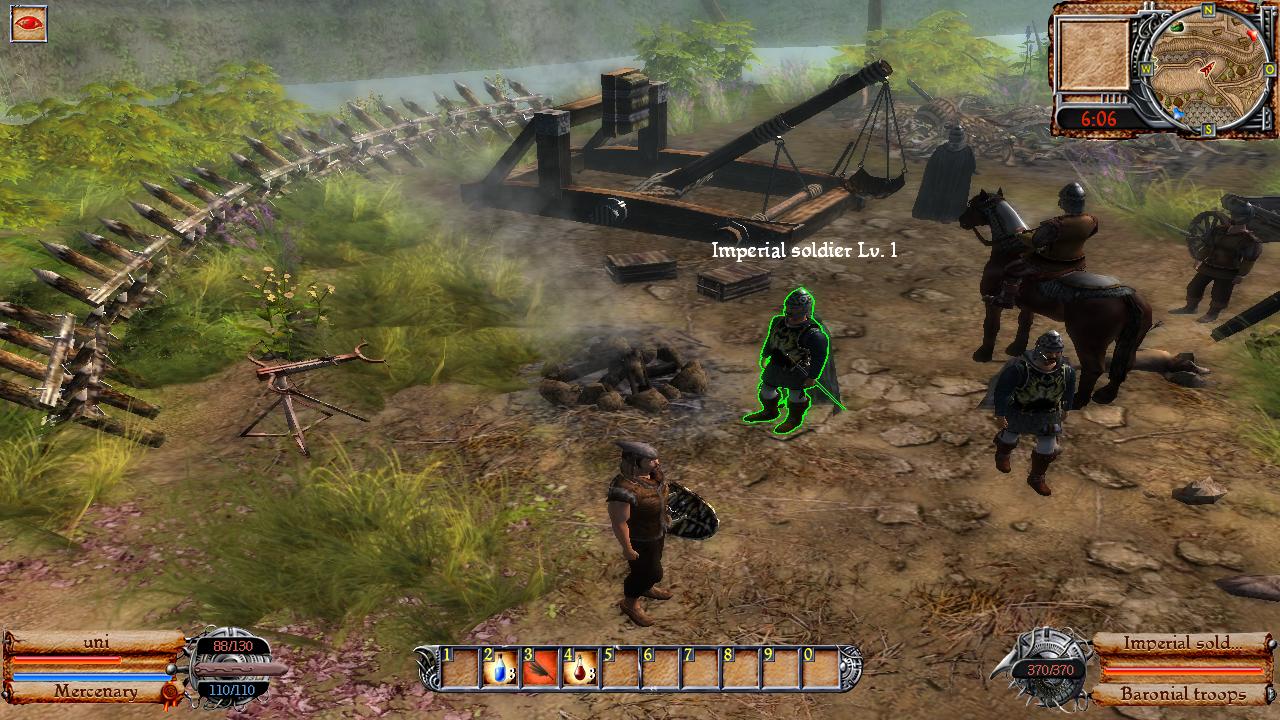This screenshot has width=1280, height=720.
Task: Use the blue mana potion in hotbar
Action: (499, 668)
